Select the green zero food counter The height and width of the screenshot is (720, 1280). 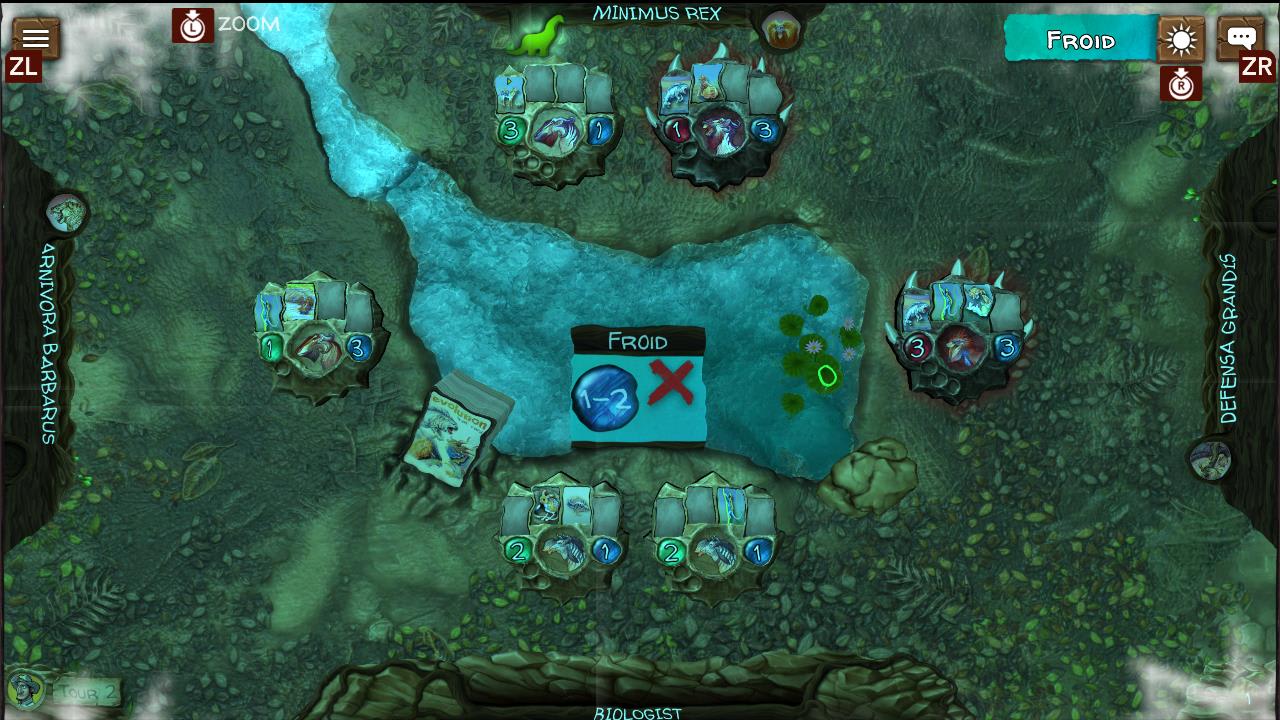click(827, 377)
